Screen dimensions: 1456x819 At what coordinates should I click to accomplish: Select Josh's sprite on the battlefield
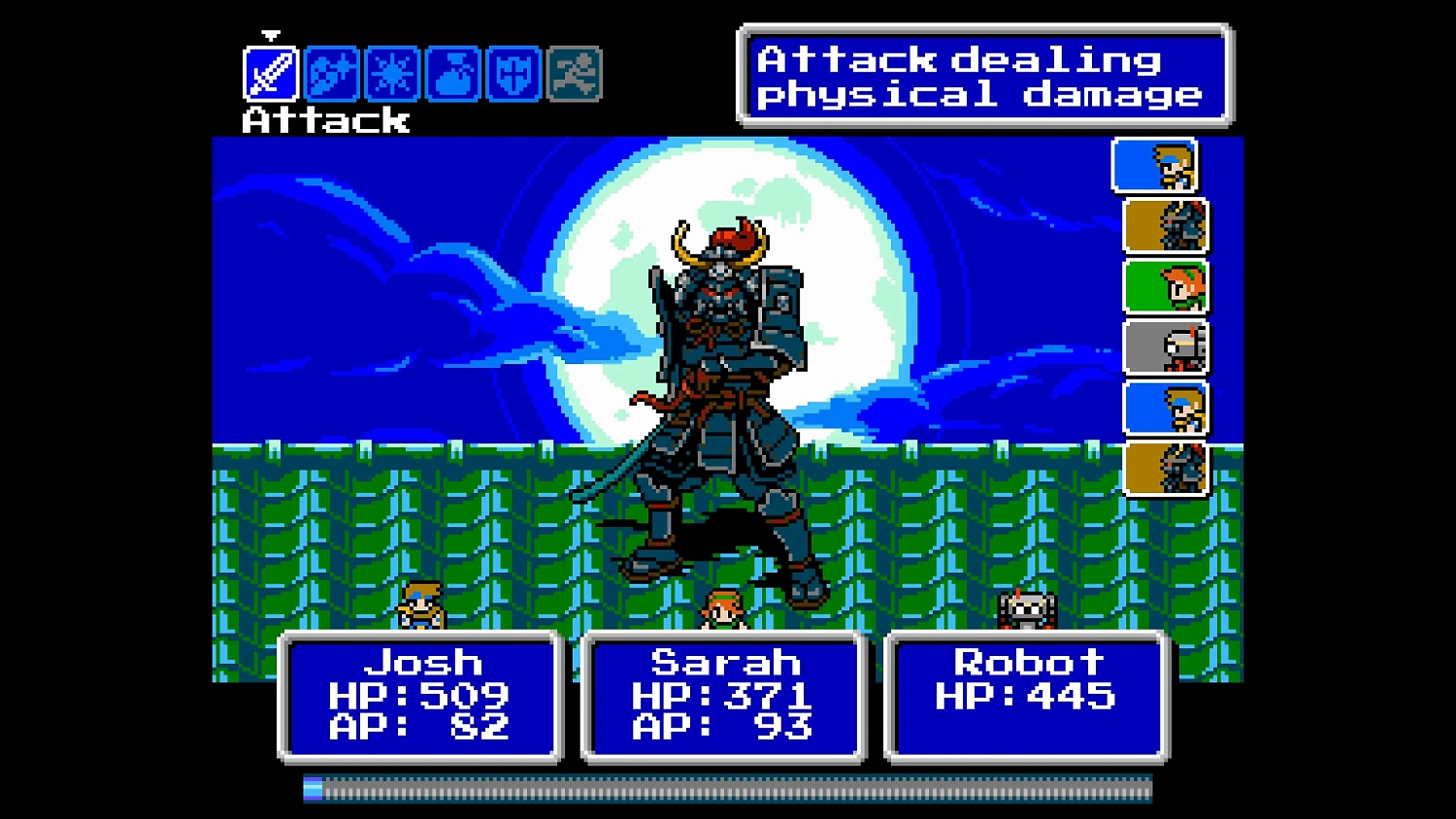pos(419,605)
